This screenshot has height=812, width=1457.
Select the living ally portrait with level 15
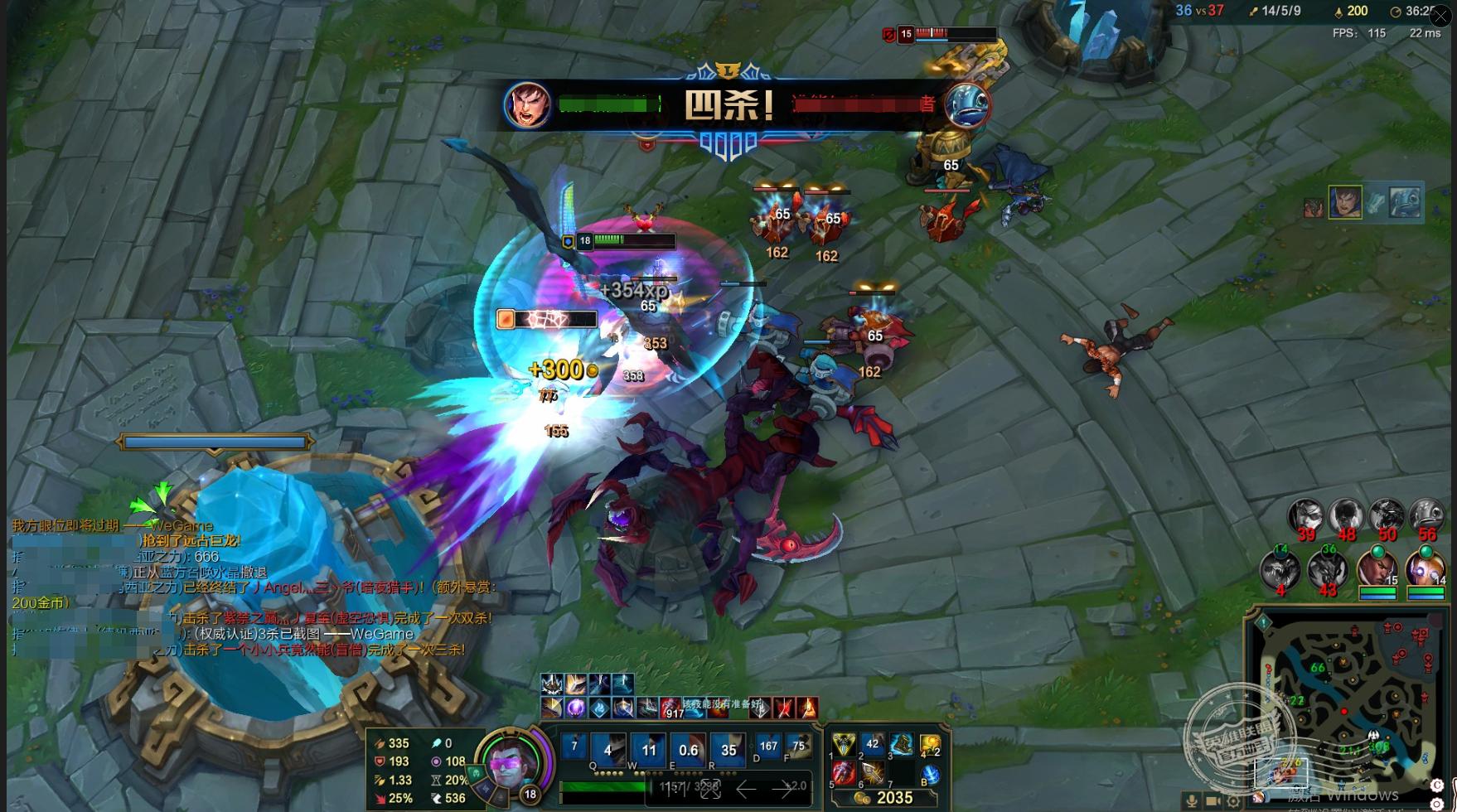[x=1377, y=568]
